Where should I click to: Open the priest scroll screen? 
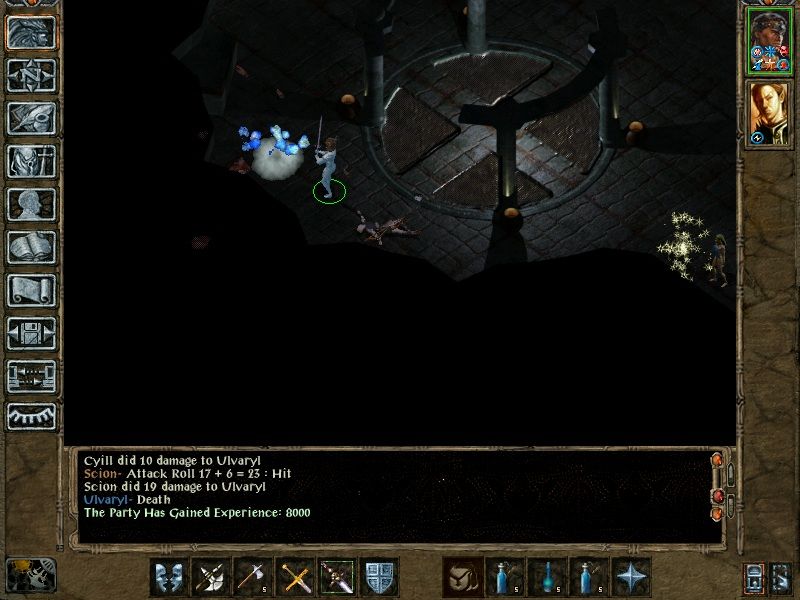click(x=31, y=290)
